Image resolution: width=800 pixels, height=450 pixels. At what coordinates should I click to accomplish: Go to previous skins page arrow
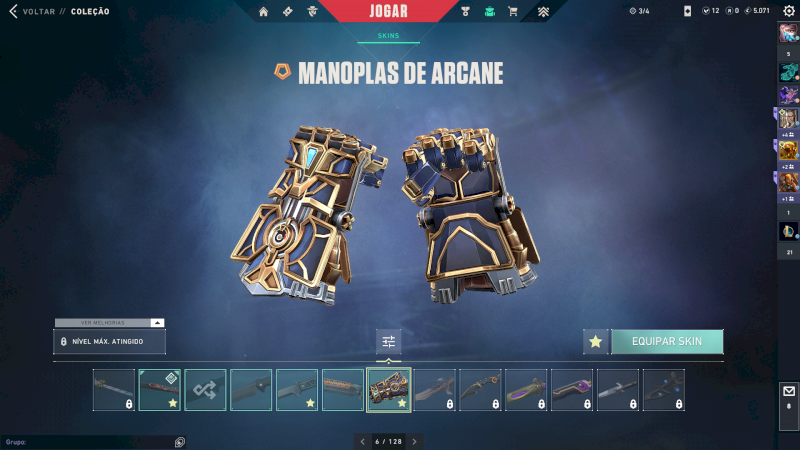pos(362,441)
